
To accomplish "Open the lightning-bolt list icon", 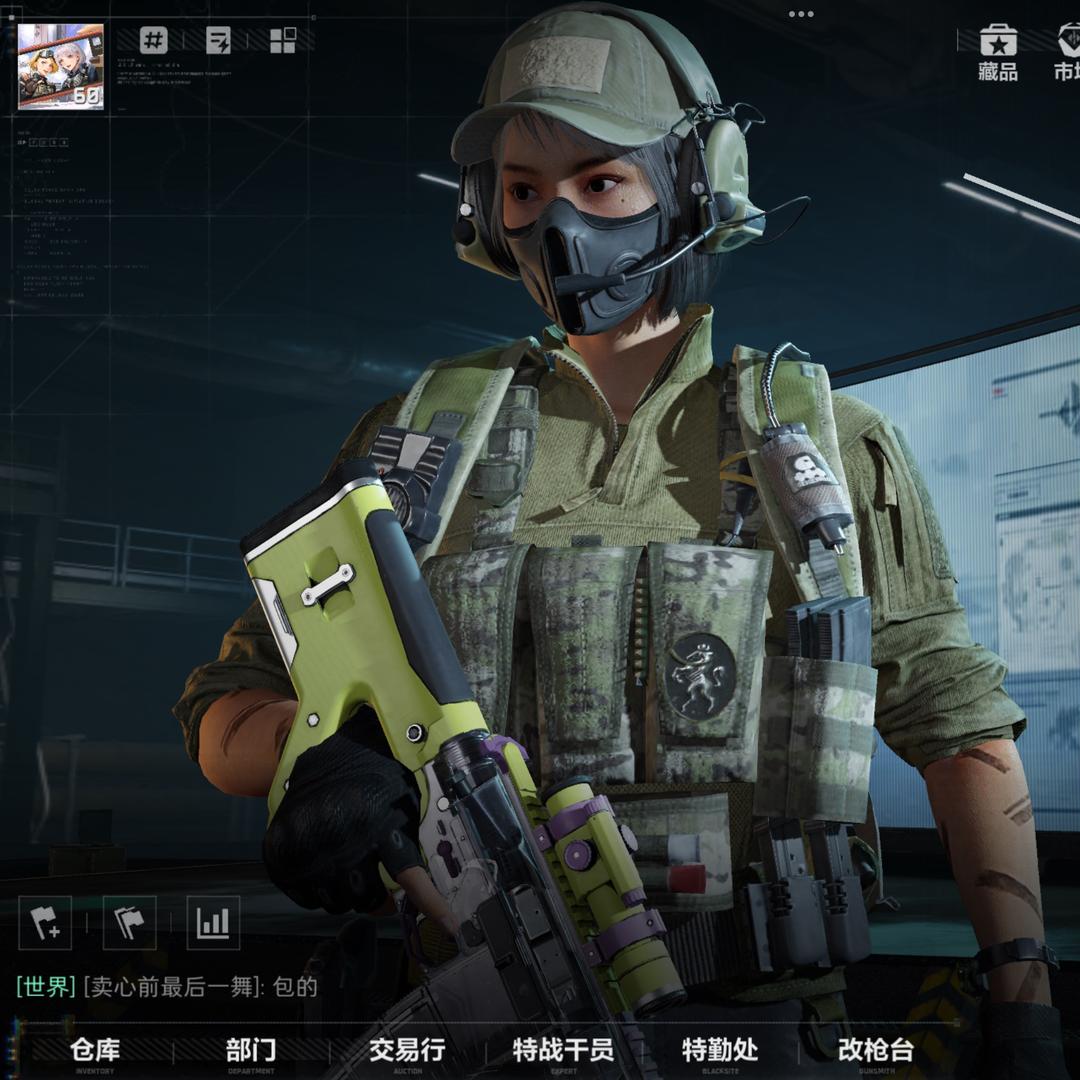I will click(218, 41).
